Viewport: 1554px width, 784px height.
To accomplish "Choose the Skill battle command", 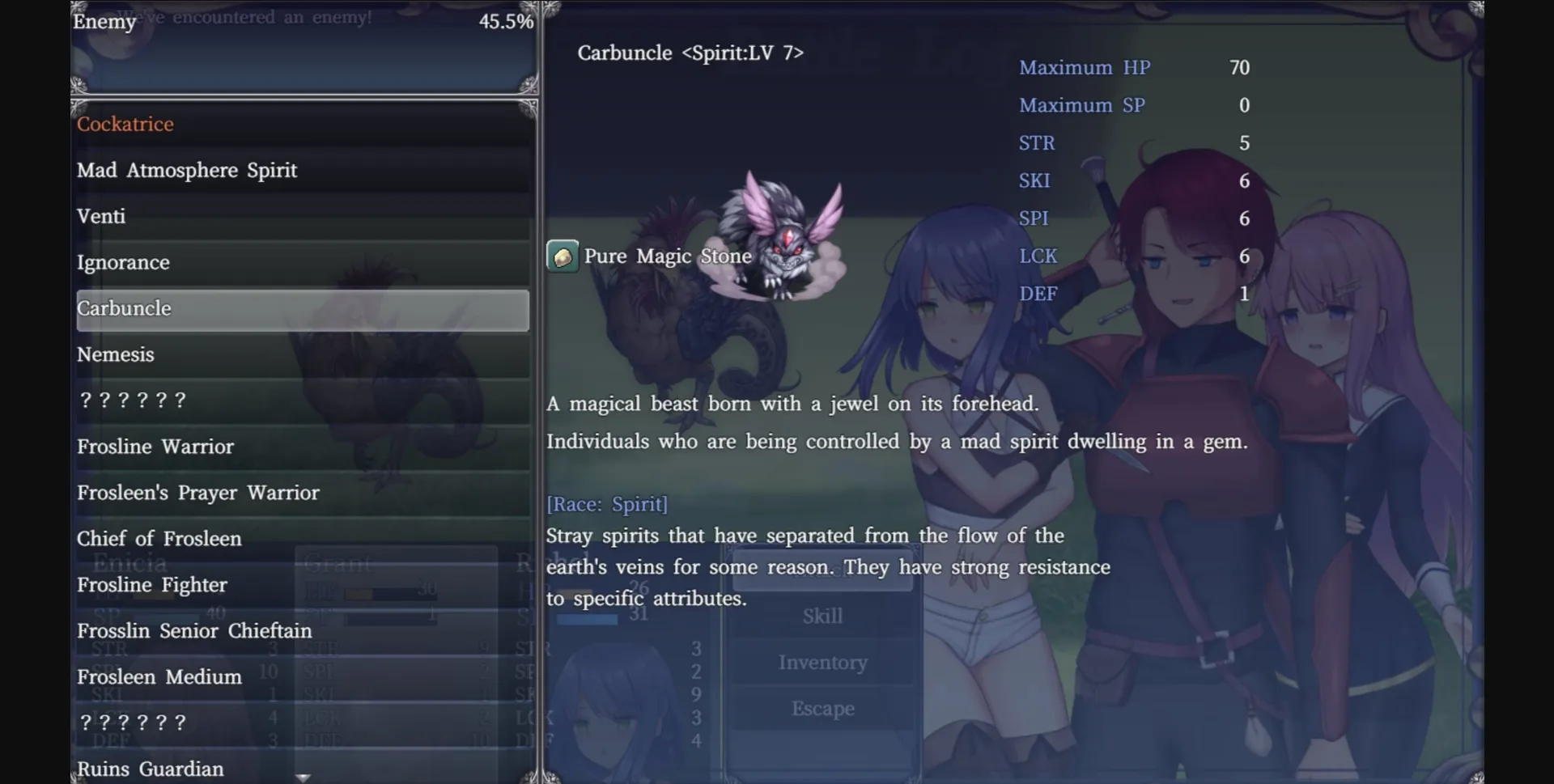I will 822,616.
